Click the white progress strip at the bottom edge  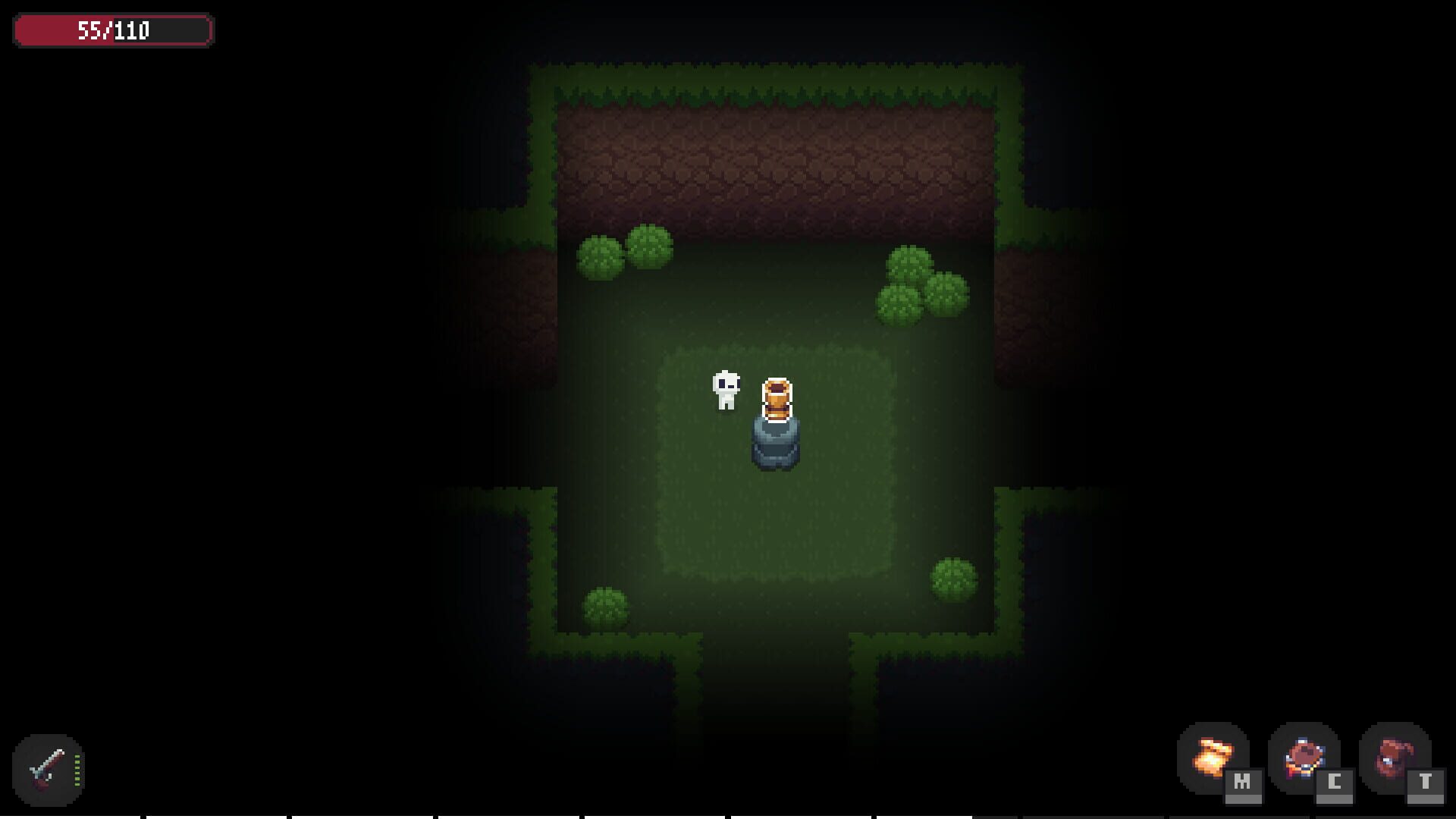point(728,817)
